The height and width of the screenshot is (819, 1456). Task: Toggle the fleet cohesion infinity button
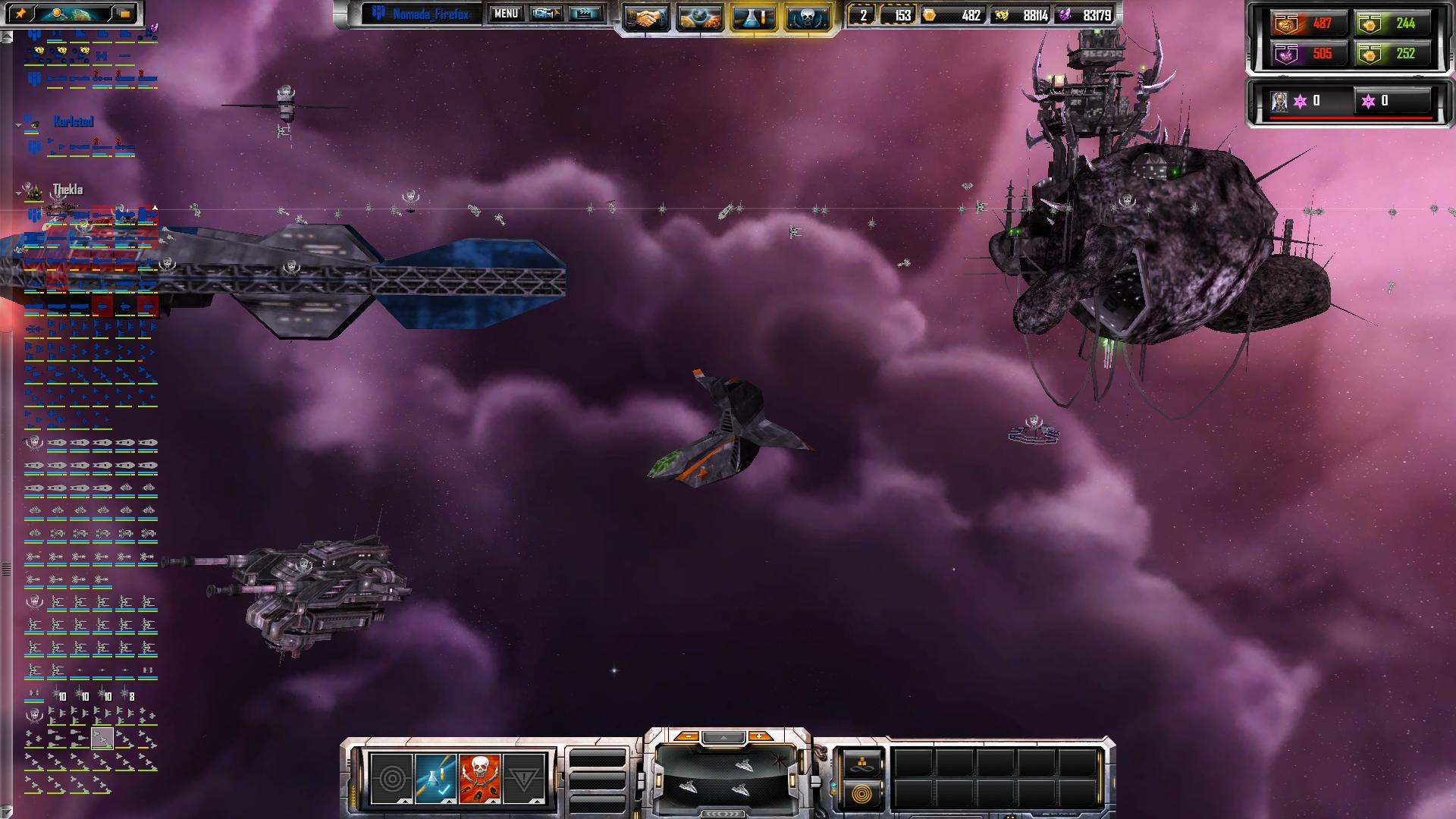click(x=861, y=764)
